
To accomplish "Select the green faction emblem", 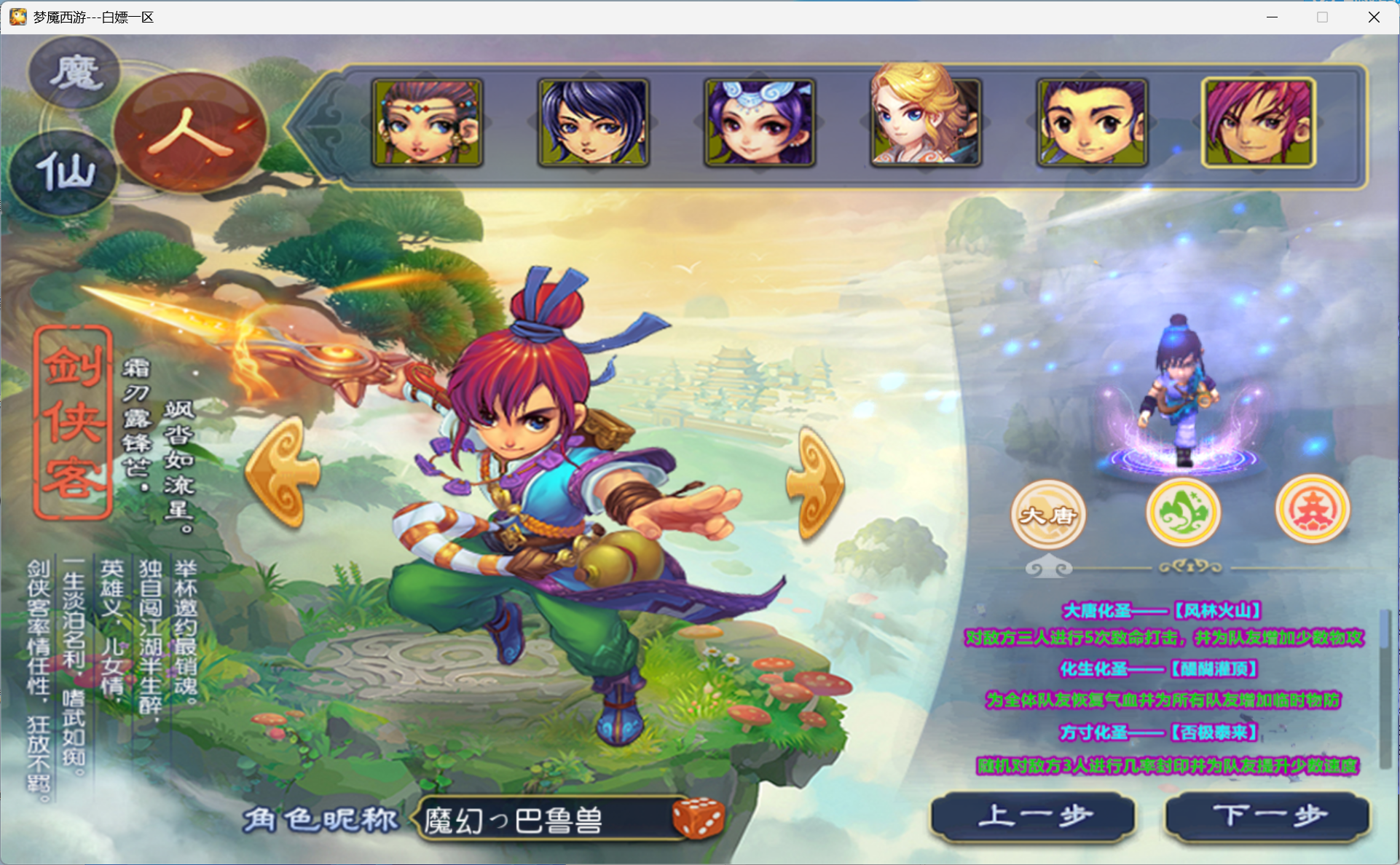I will [x=1183, y=512].
